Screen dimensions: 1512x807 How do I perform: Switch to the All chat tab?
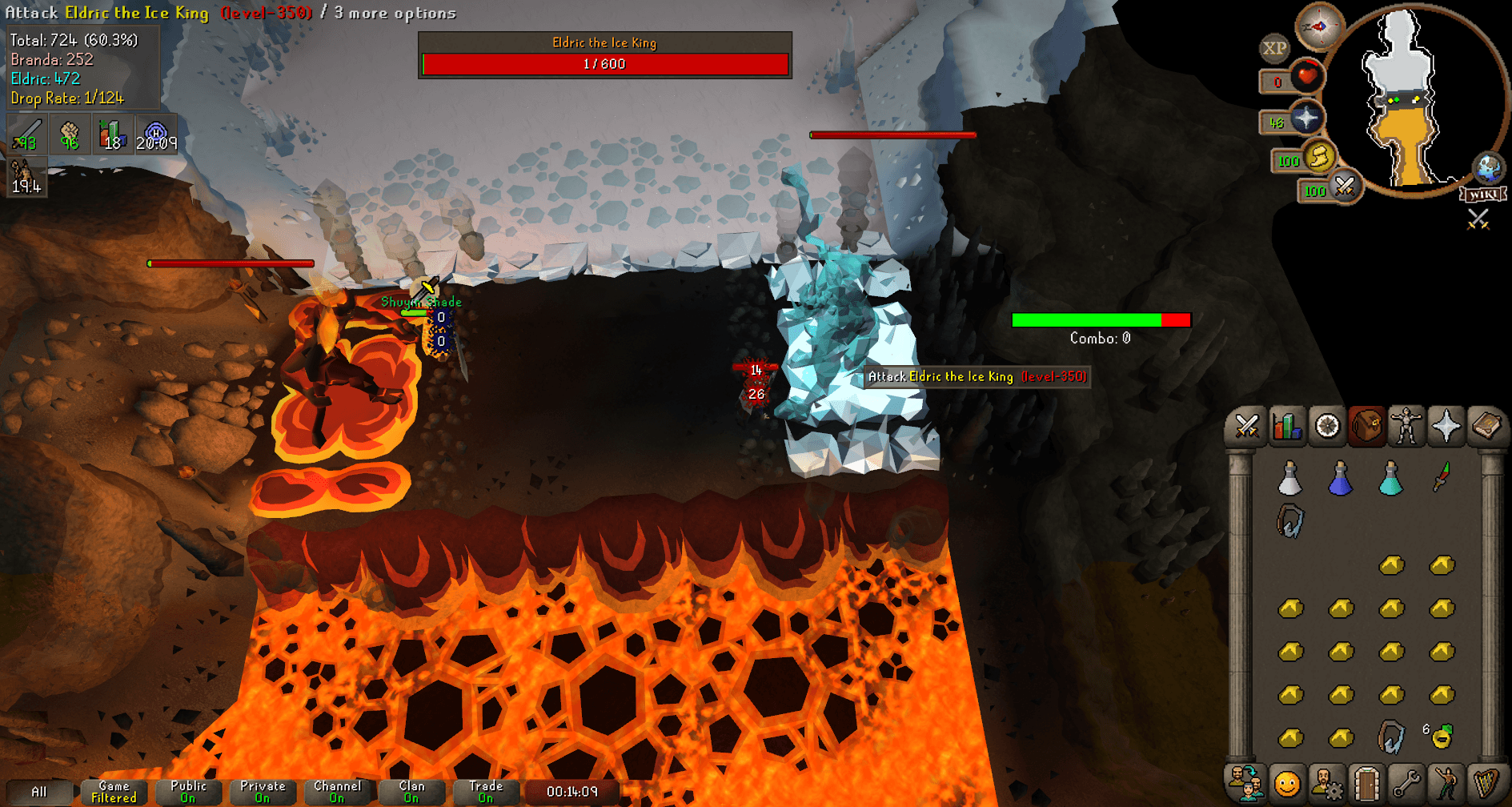[x=40, y=791]
